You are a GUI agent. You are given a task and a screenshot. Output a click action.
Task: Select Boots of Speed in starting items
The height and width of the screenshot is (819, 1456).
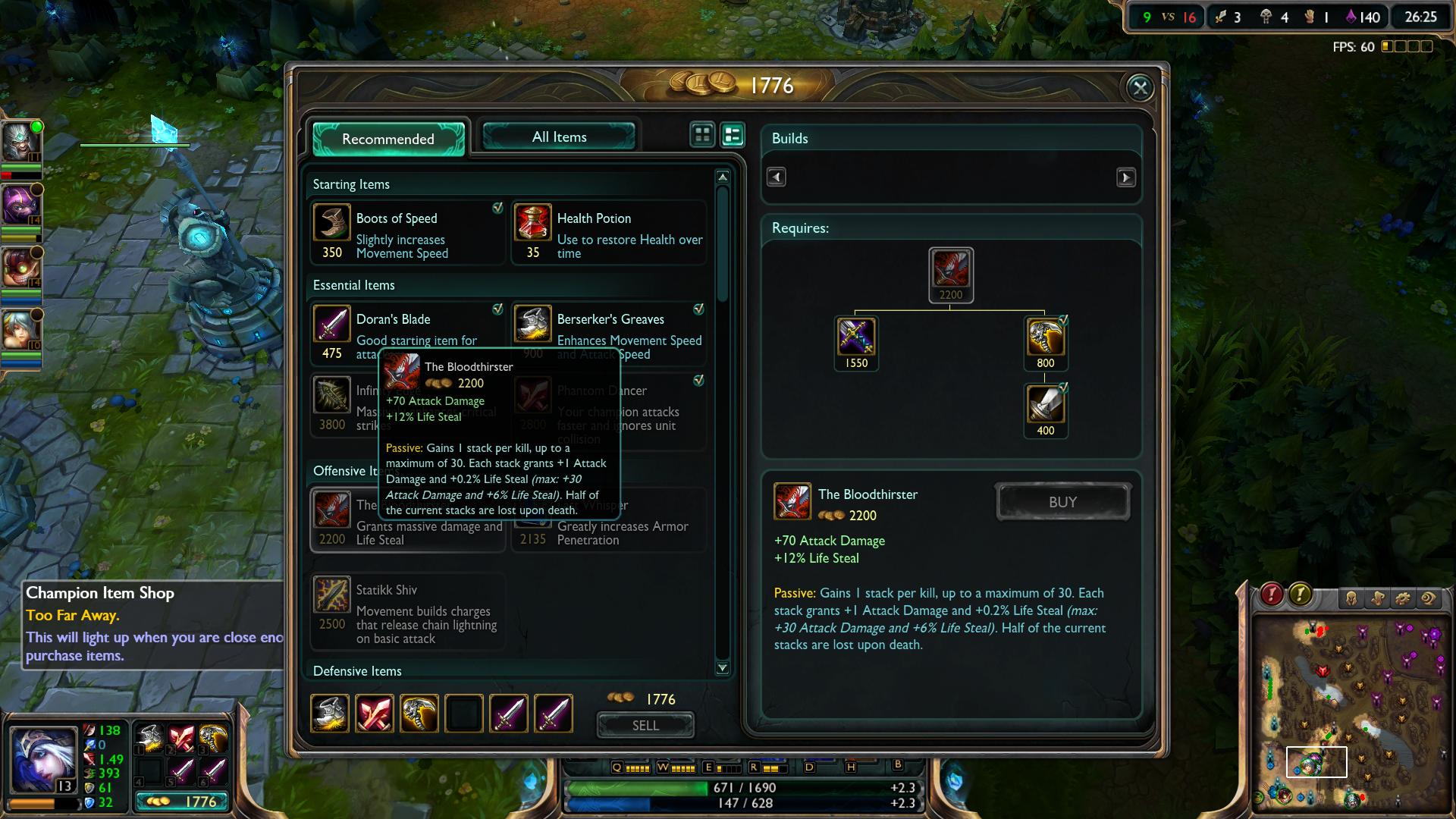point(407,233)
